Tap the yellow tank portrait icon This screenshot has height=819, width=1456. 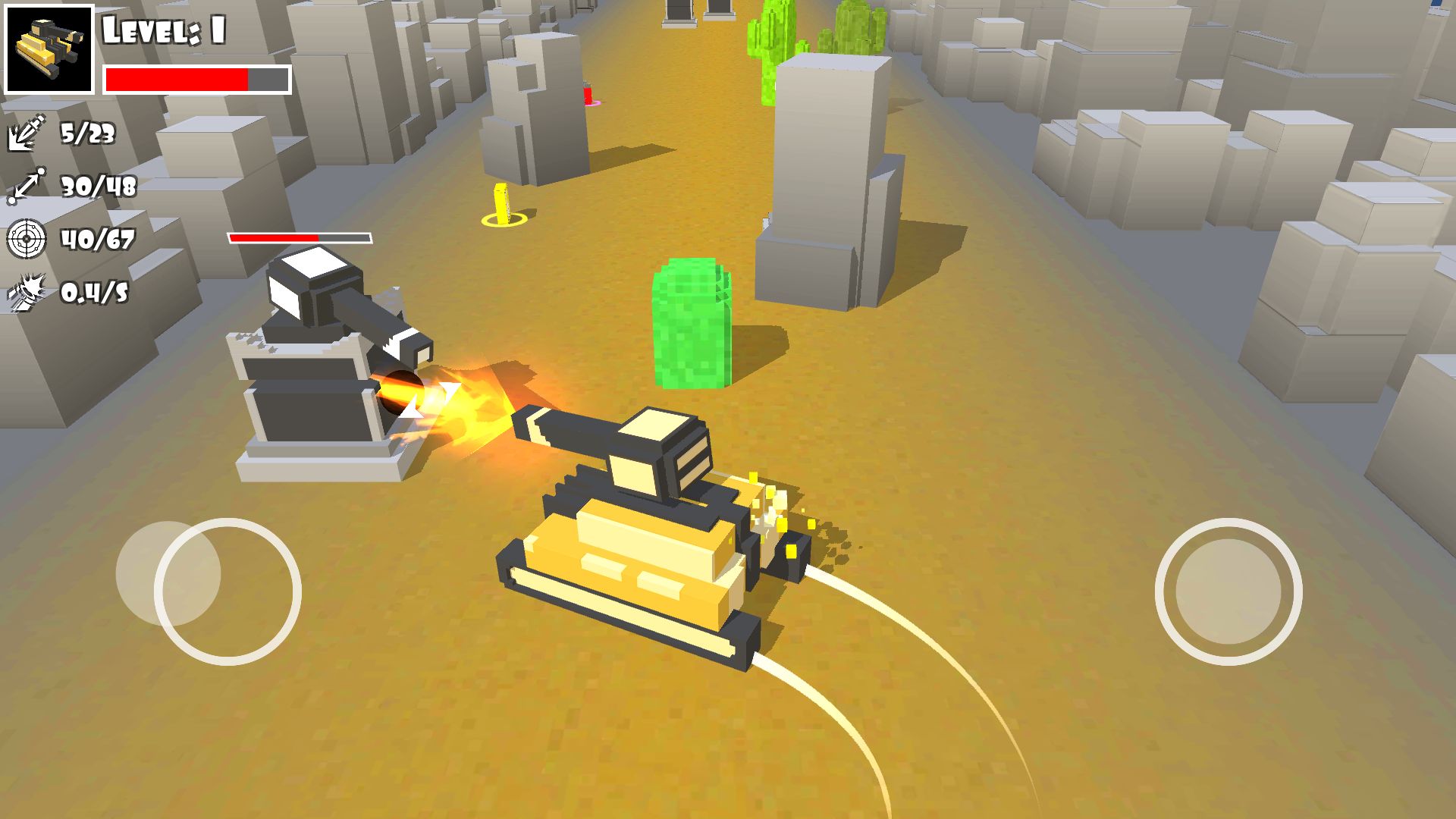point(49,49)
